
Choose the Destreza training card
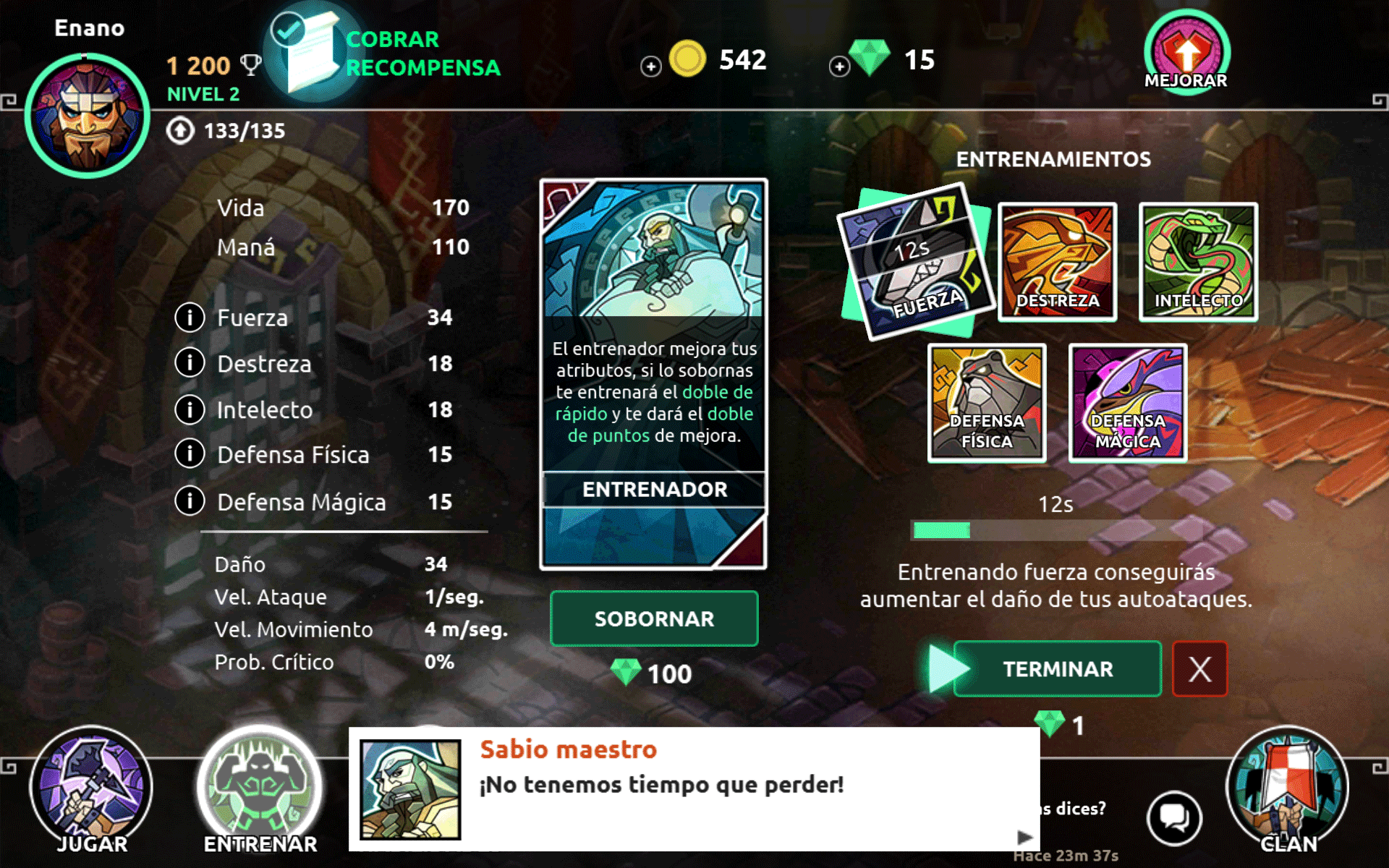point(1057,262)
